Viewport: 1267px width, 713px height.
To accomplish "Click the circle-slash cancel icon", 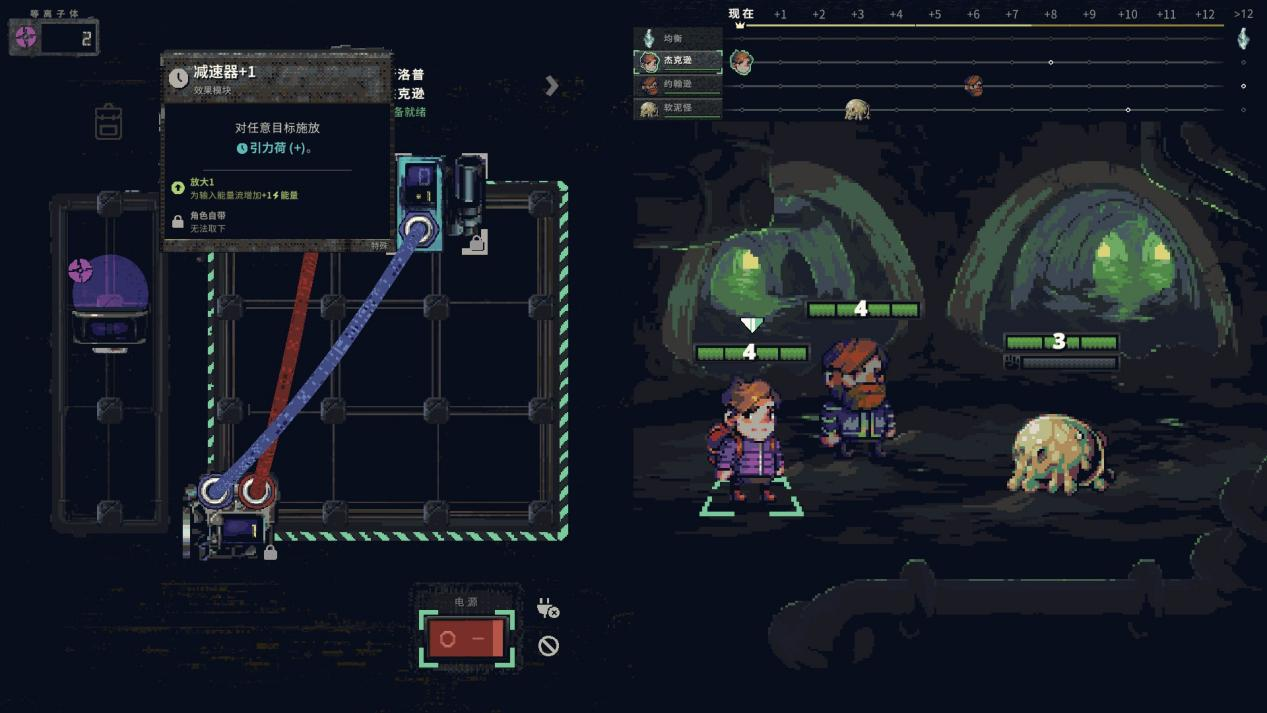I will click(x=548, y=646).
